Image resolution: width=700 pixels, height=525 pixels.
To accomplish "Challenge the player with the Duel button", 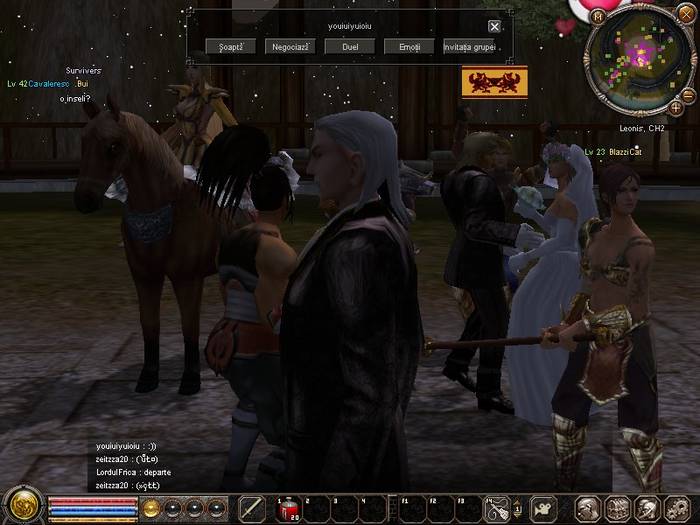I will (x=349, y=47).
